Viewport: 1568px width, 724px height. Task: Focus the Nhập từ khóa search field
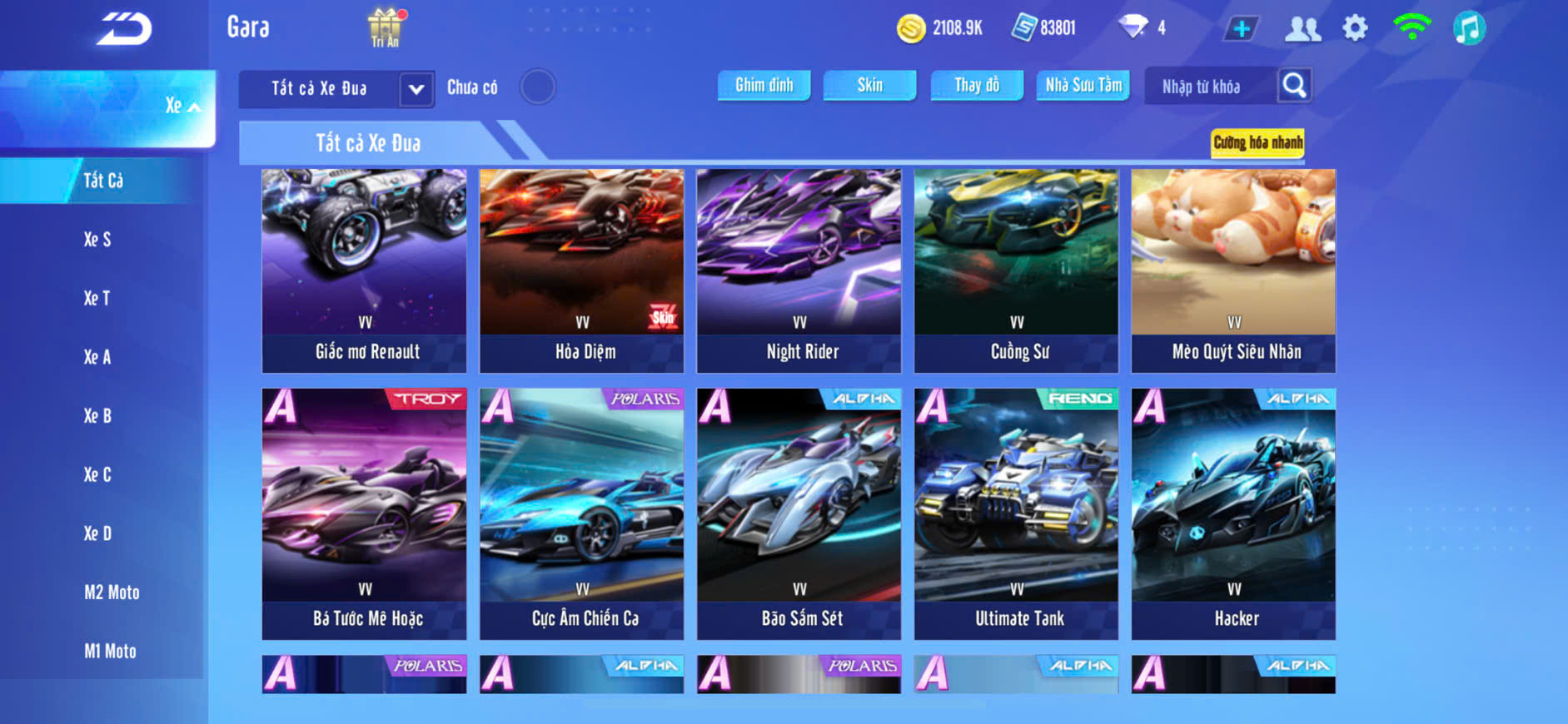pos(1207,87)
